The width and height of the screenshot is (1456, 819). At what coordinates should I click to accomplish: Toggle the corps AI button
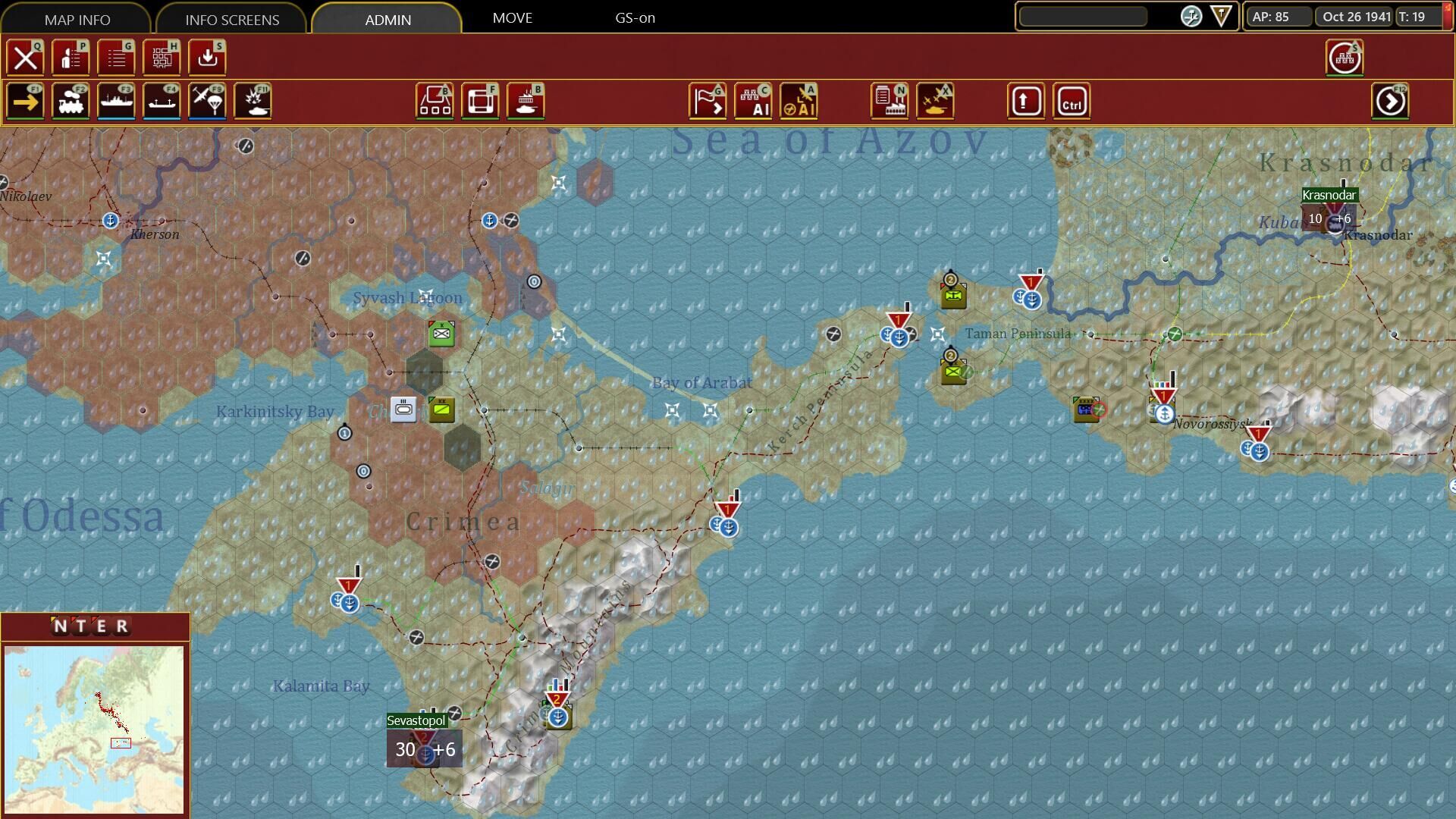pos(753,101)
